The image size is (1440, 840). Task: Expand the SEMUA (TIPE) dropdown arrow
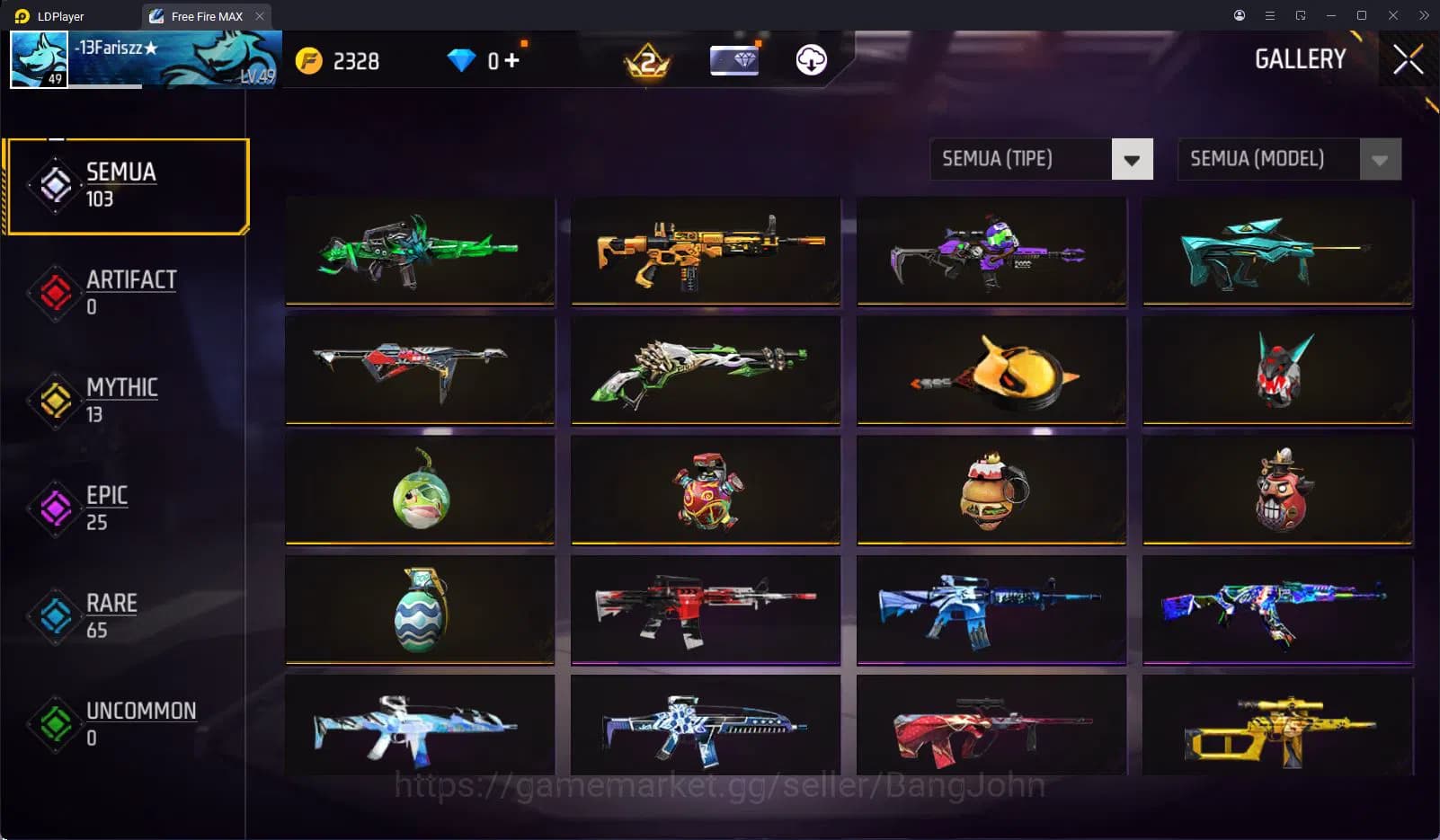(x=1133, y=159)
